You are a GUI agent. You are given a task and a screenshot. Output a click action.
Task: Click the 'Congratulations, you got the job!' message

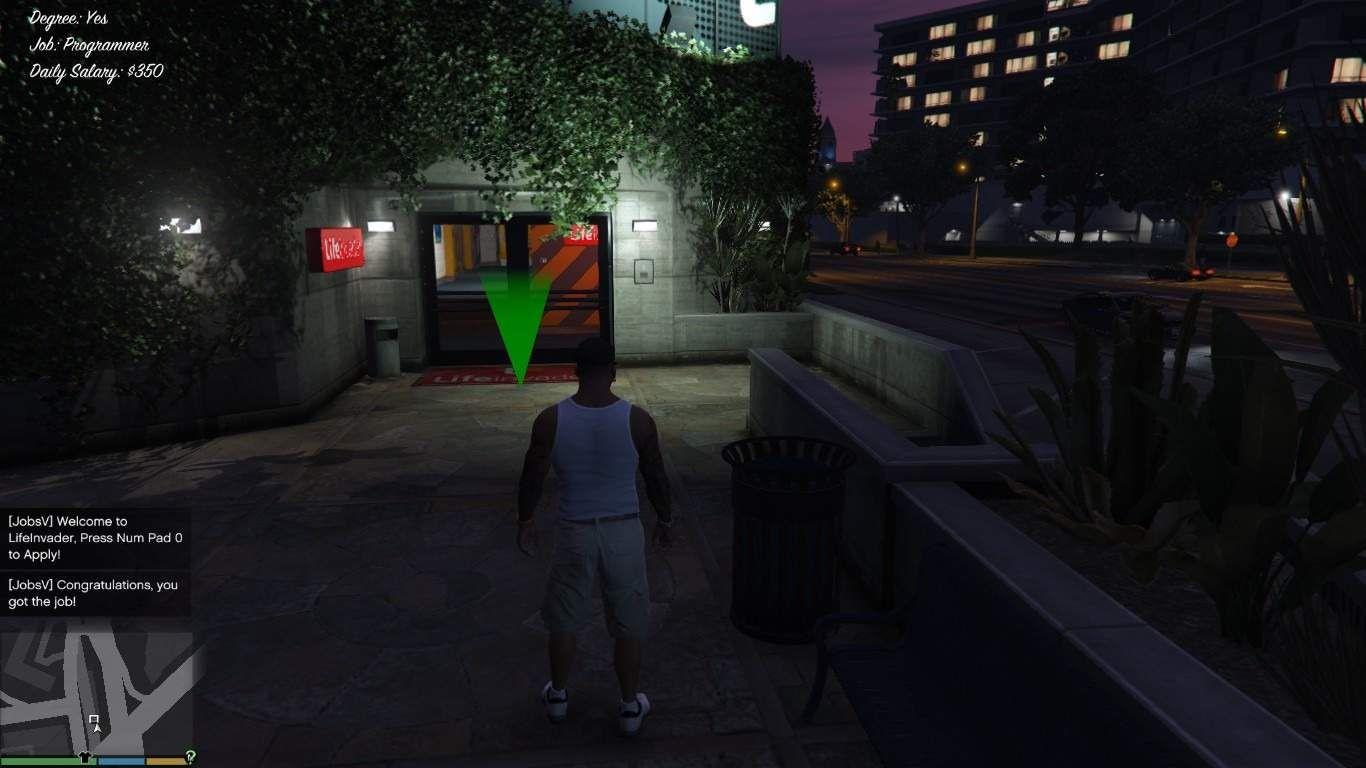tap(90, 592)
